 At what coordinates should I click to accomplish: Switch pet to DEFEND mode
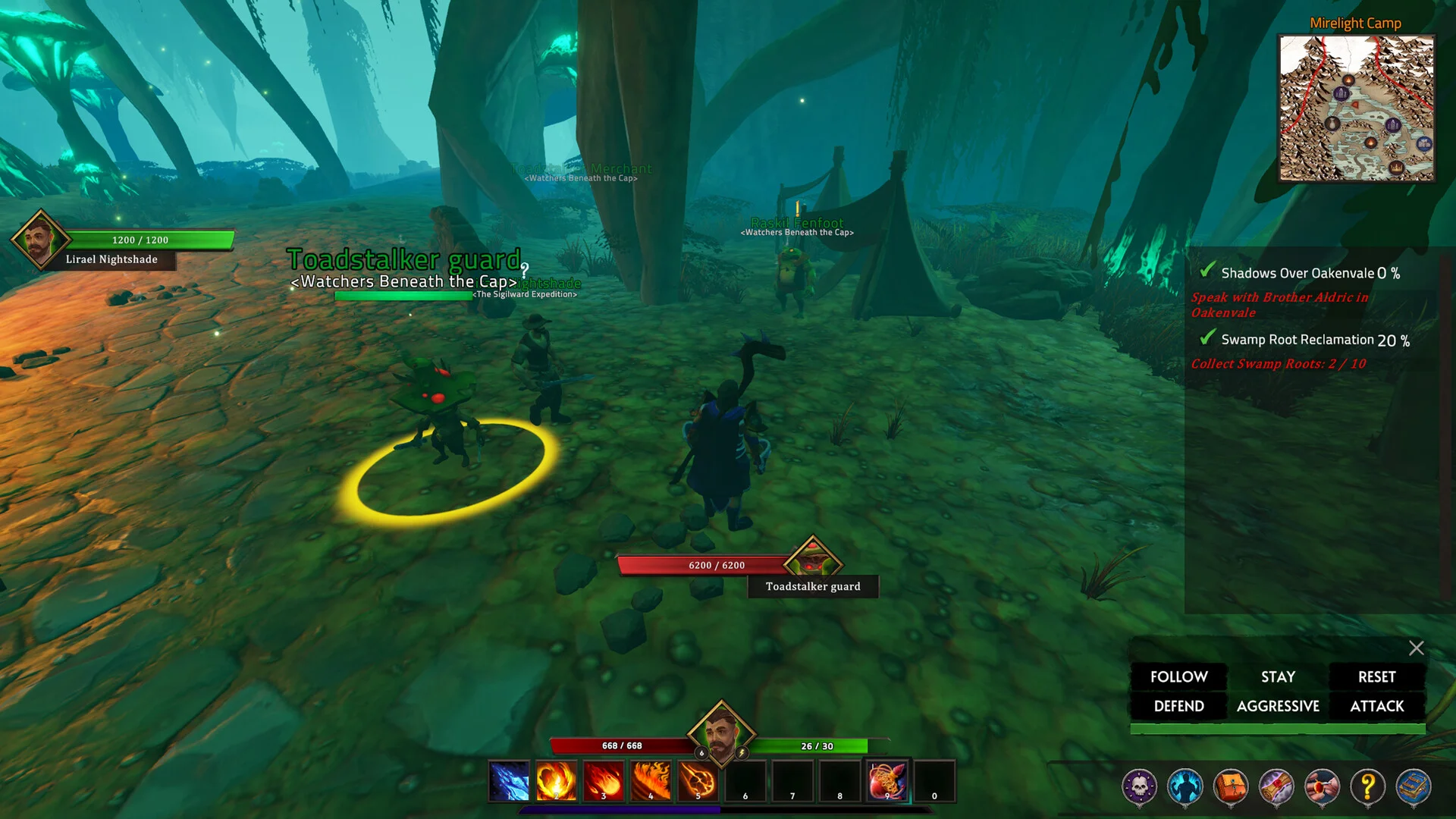click(1178, 706)
